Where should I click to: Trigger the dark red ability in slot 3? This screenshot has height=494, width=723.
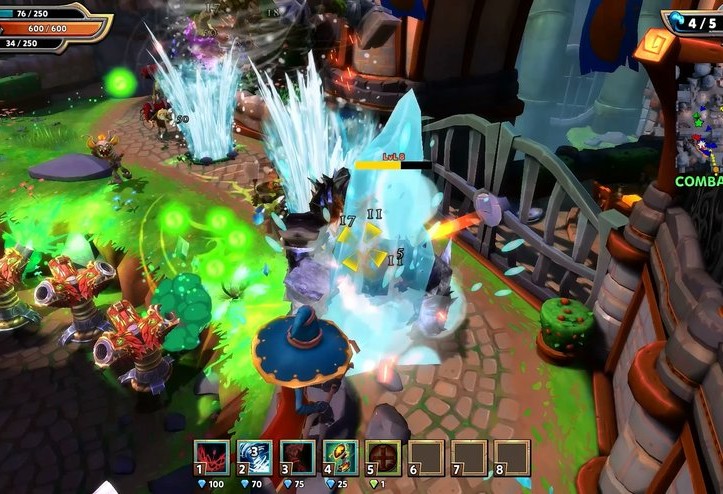(297, 457)
